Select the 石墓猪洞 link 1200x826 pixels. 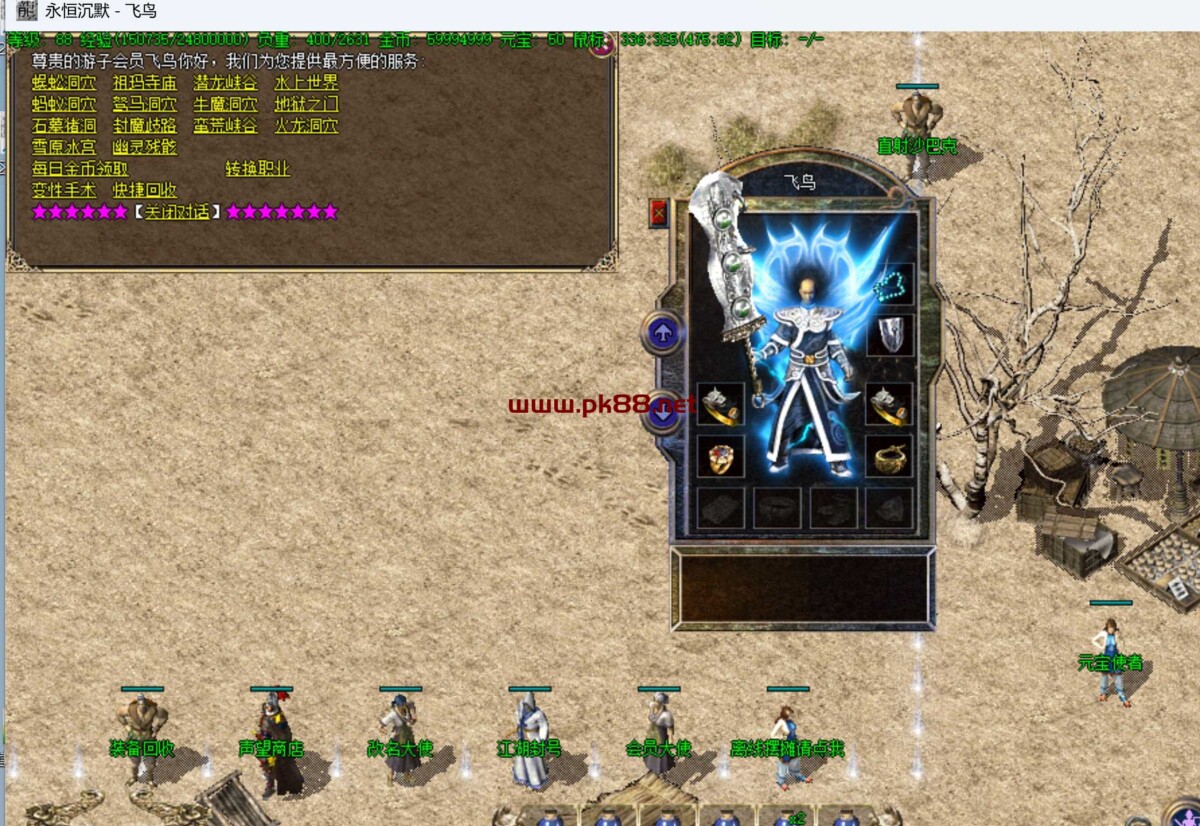point(64,126)
